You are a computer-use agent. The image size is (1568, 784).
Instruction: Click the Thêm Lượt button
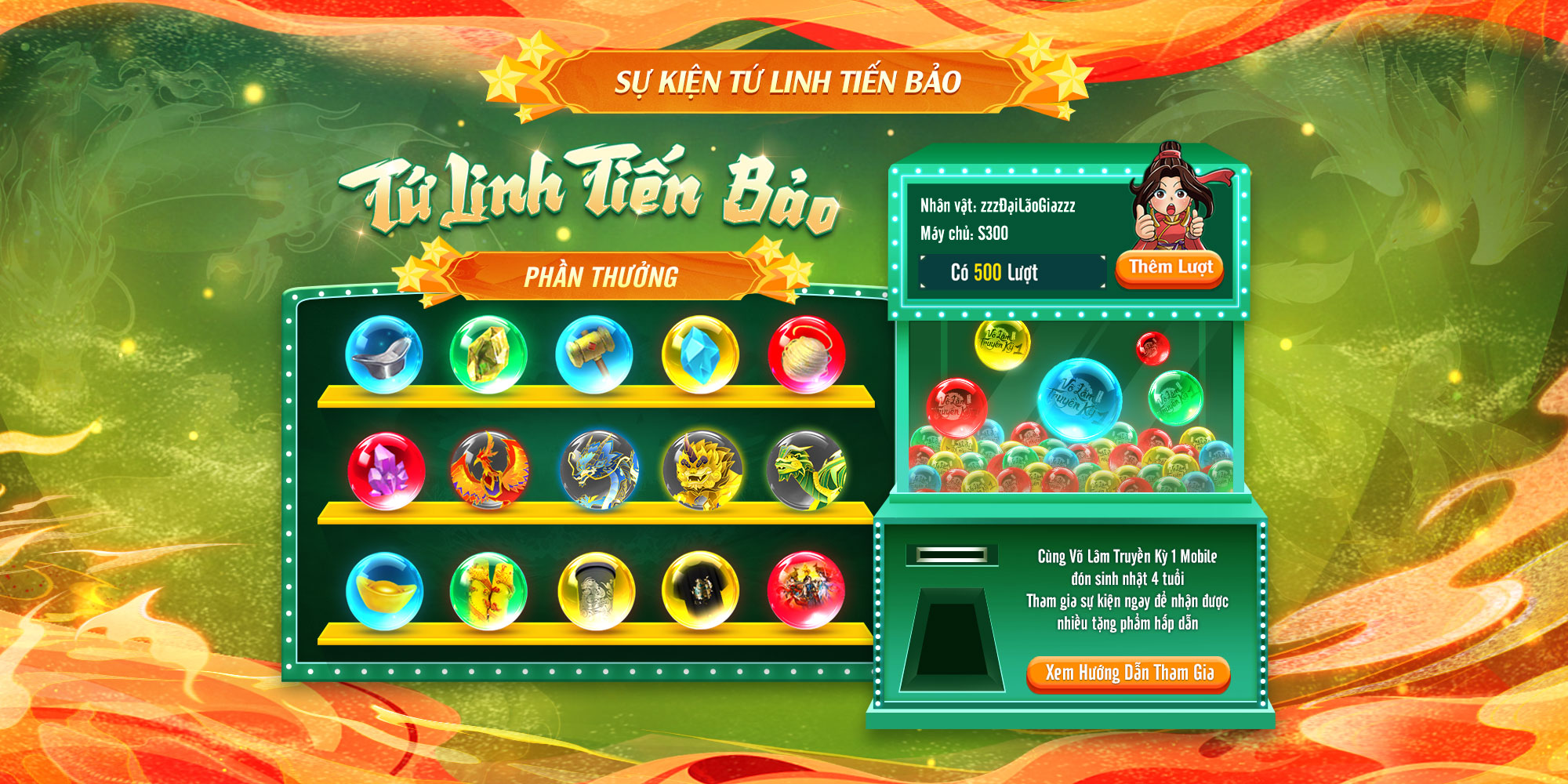pos(1170,268)
